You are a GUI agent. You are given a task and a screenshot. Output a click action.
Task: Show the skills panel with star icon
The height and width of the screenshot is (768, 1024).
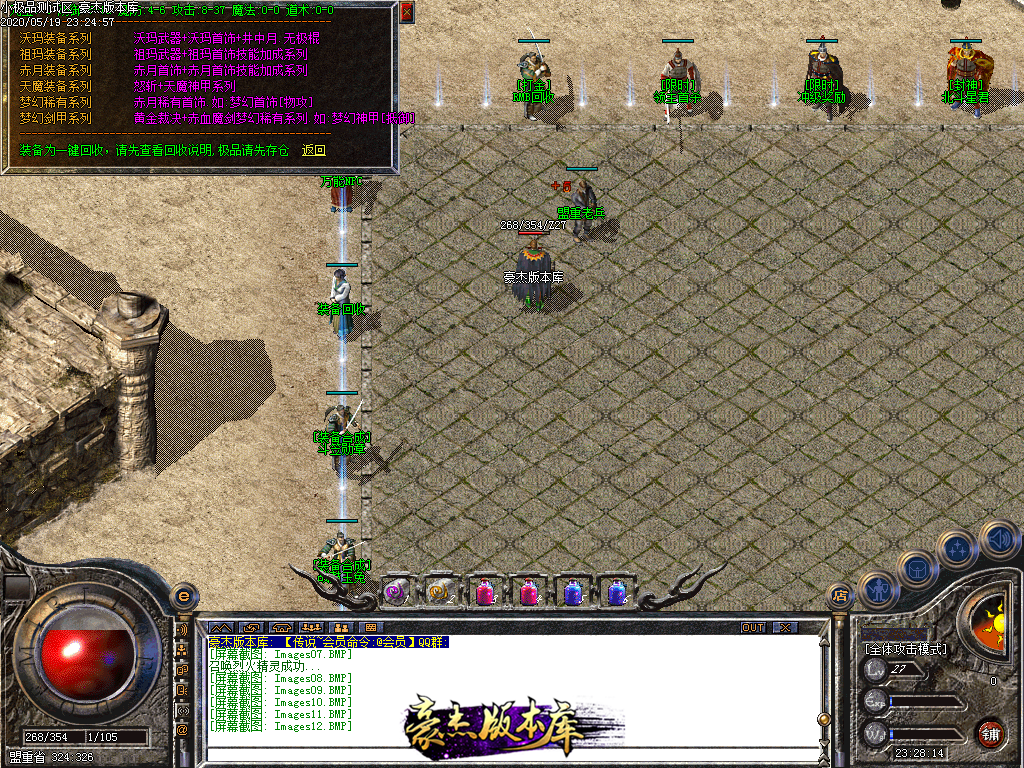pos(958,549)
